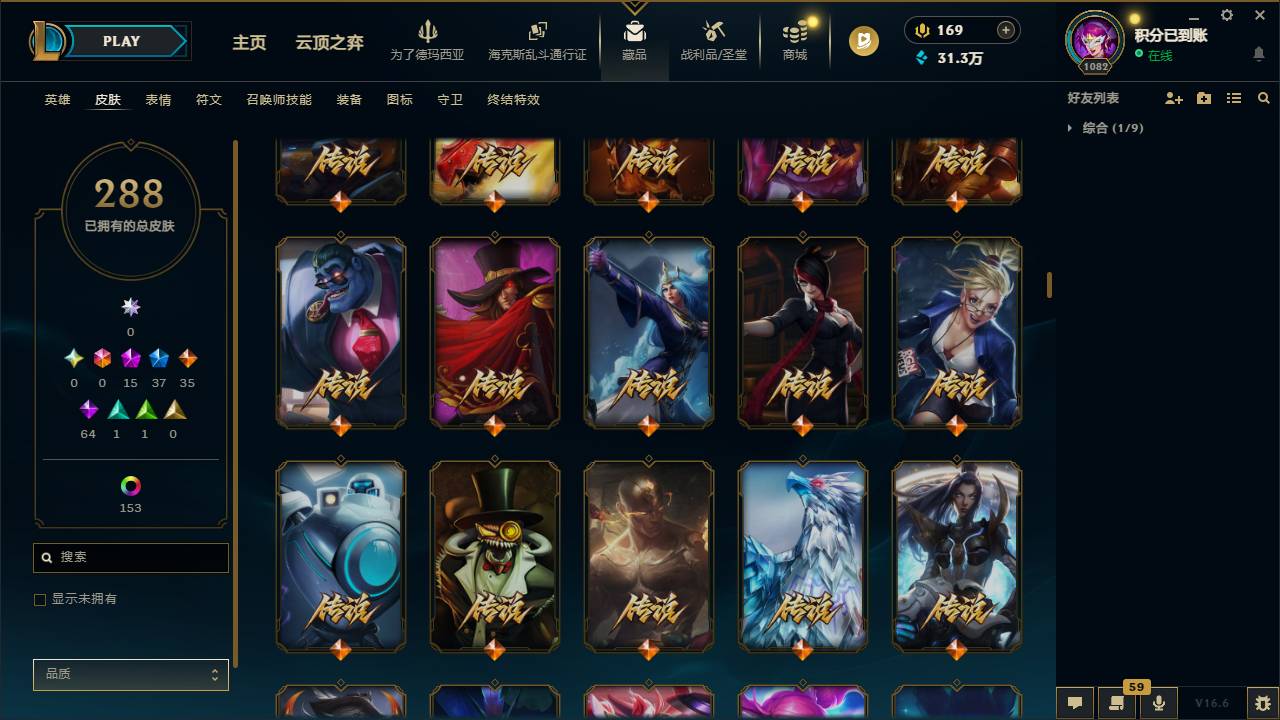Click the notification bell toggle
1280x720 pixels.
(1258, 54)
